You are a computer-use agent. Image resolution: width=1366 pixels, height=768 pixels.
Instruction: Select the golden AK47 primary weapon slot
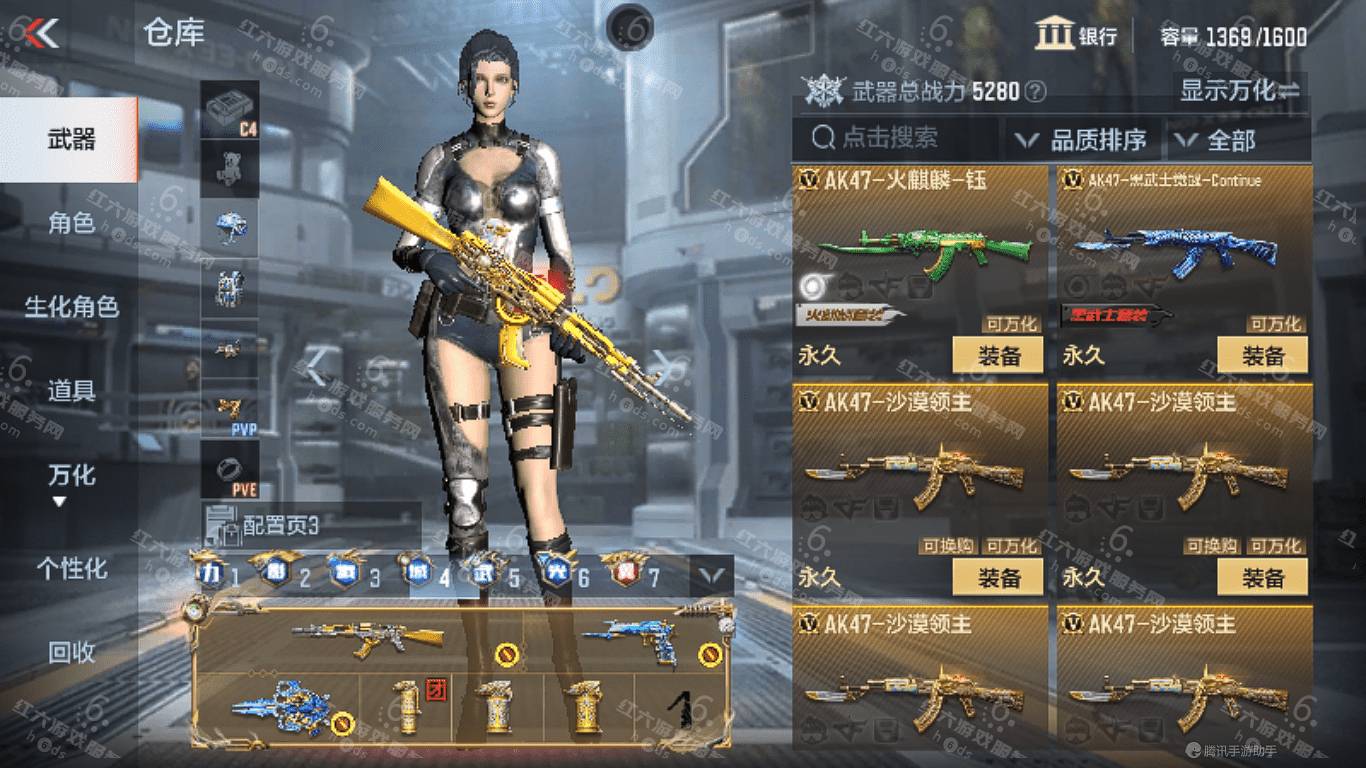pyautogui.click(x=370, y=636)
